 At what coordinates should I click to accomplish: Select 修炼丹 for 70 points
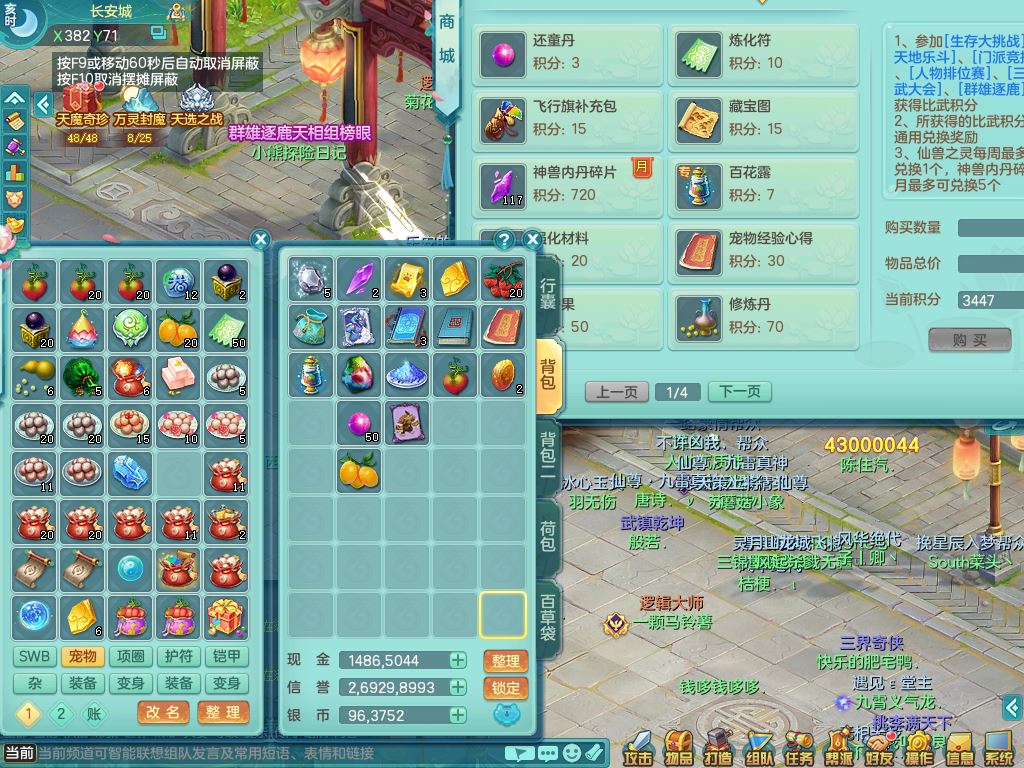(x=763, y=314)
